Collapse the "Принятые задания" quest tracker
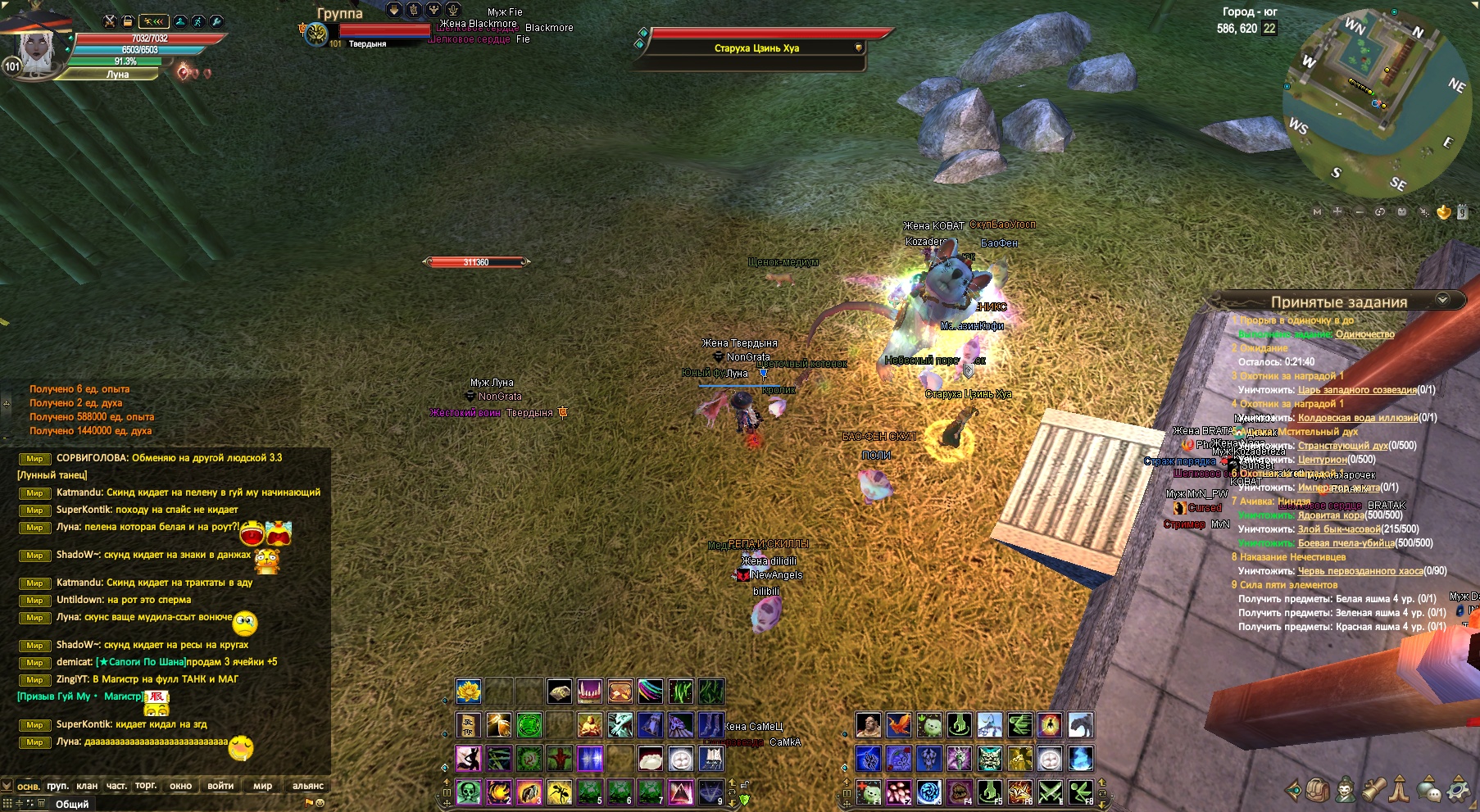Viewport: 1480px width, 812px height. pos(1442,301)
